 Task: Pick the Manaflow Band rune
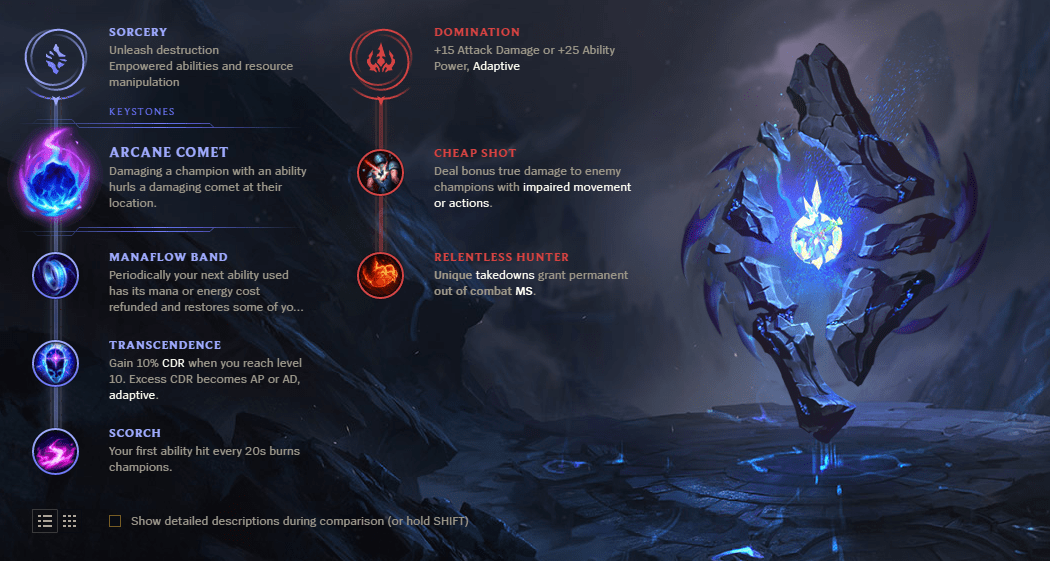[x=55, y=273]
